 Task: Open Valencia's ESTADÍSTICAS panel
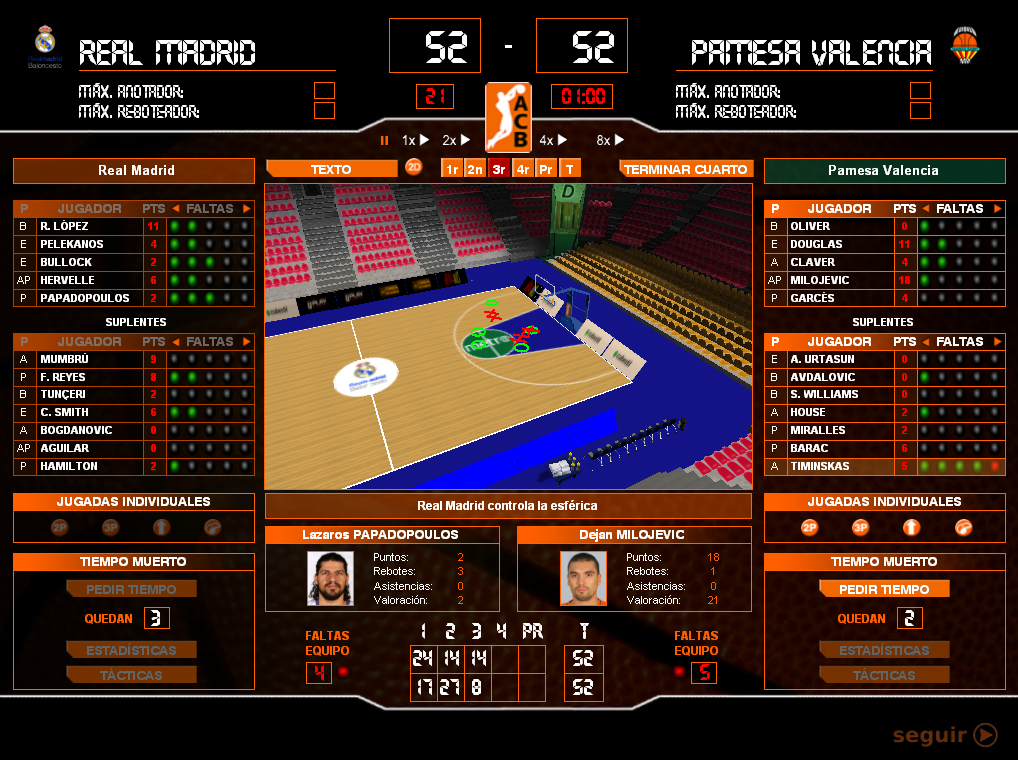[x=883, y=650]
